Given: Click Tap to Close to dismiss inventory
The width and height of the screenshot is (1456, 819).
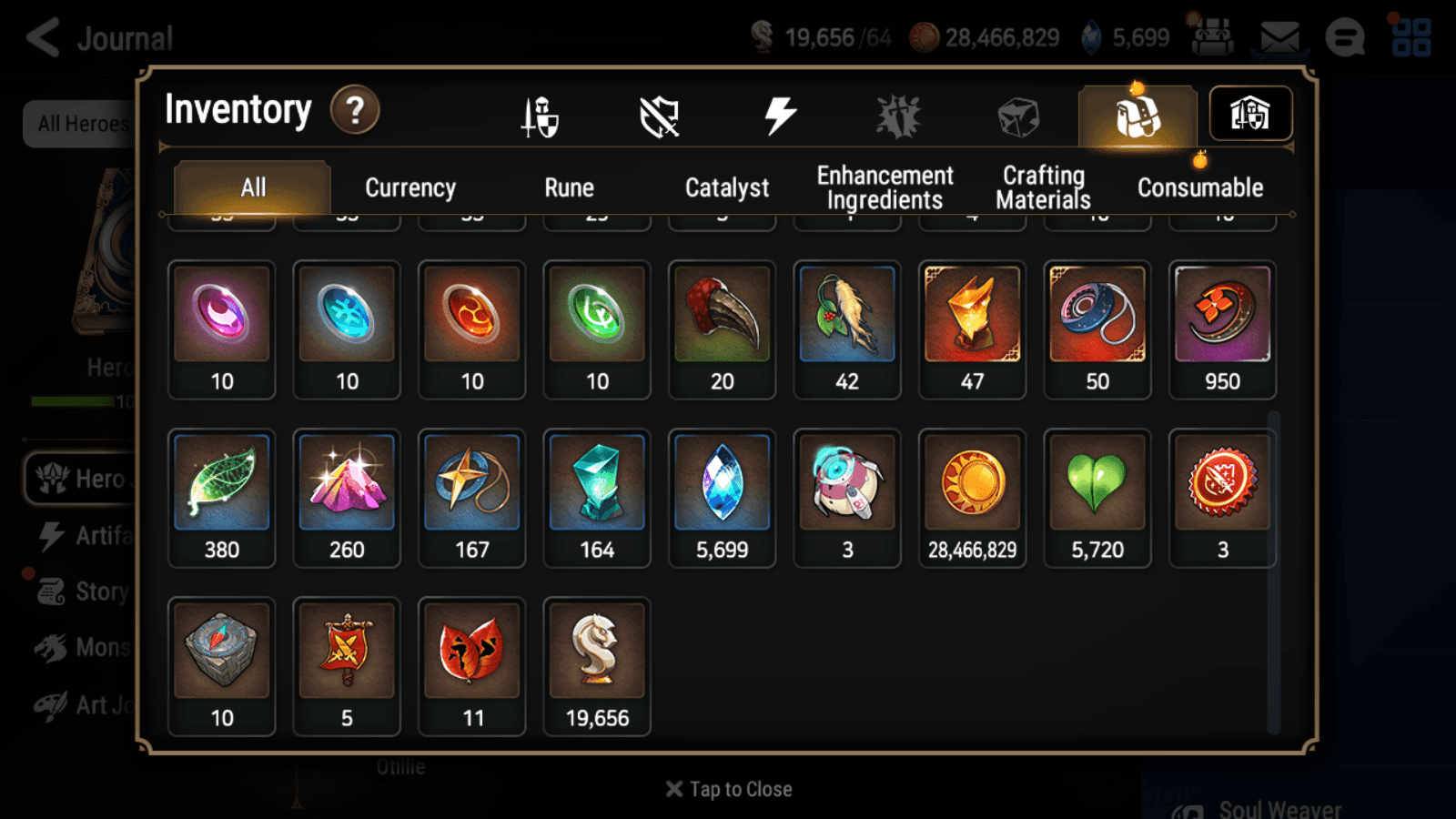Looking at the screenshot, I should [x=728, y=788].
